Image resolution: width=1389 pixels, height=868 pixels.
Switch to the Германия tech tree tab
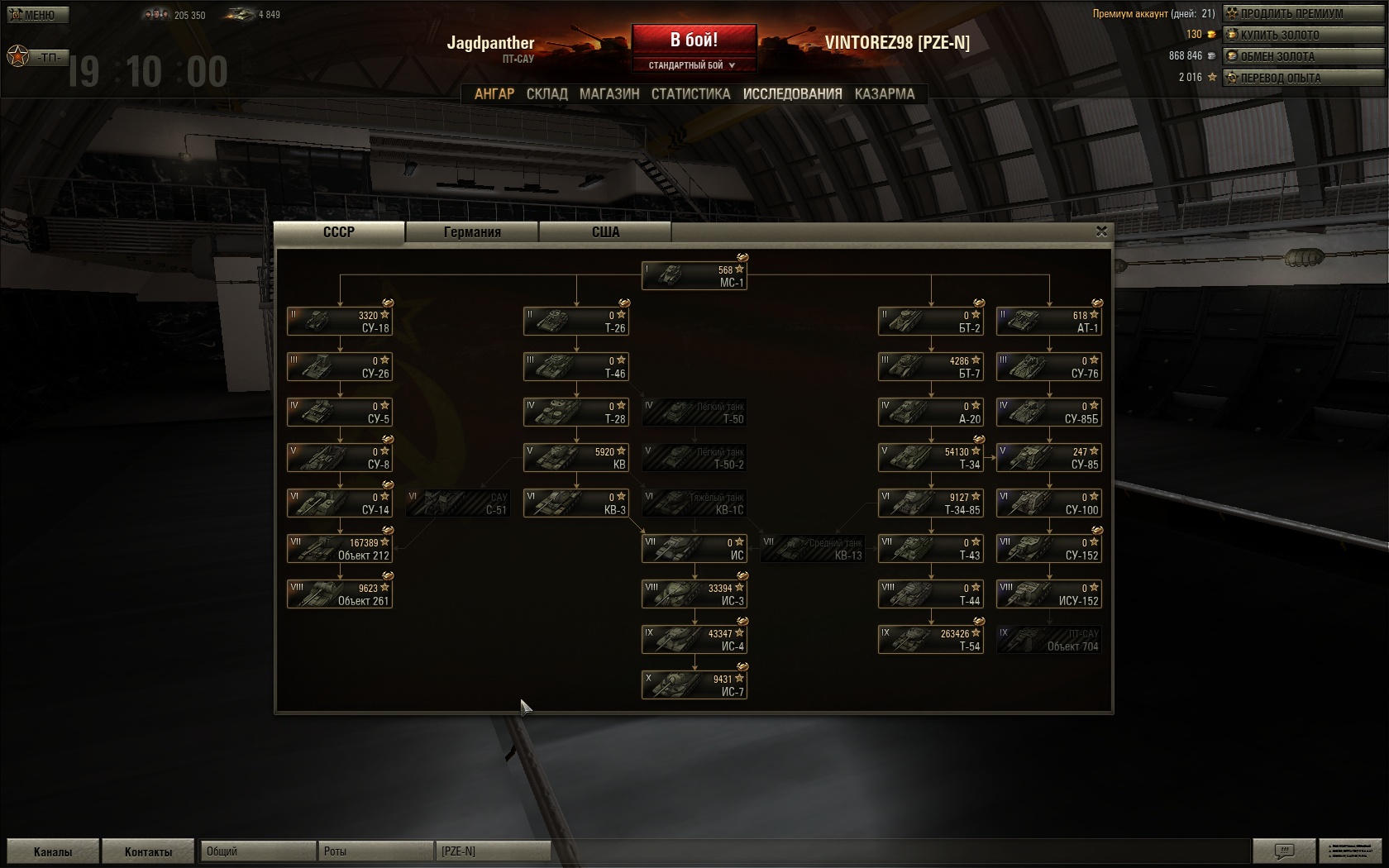pos(472,232)
